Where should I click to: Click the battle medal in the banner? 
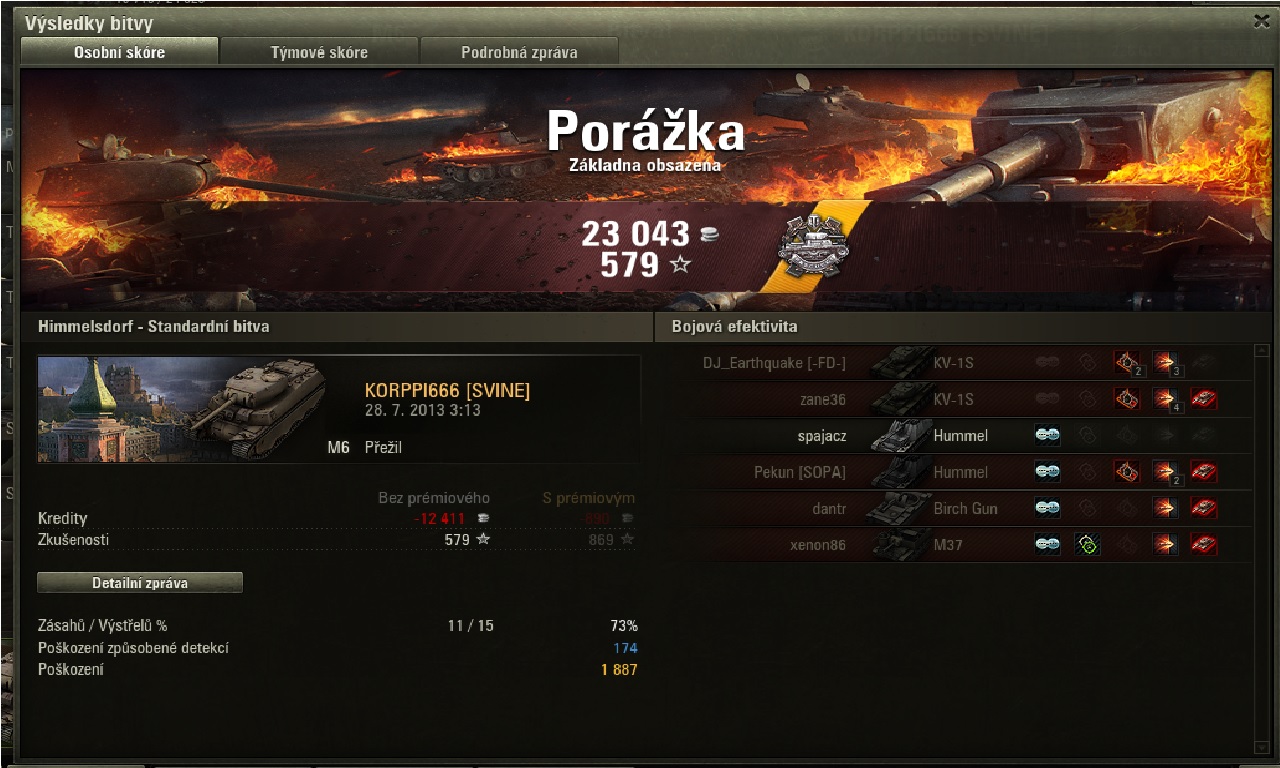812,245
